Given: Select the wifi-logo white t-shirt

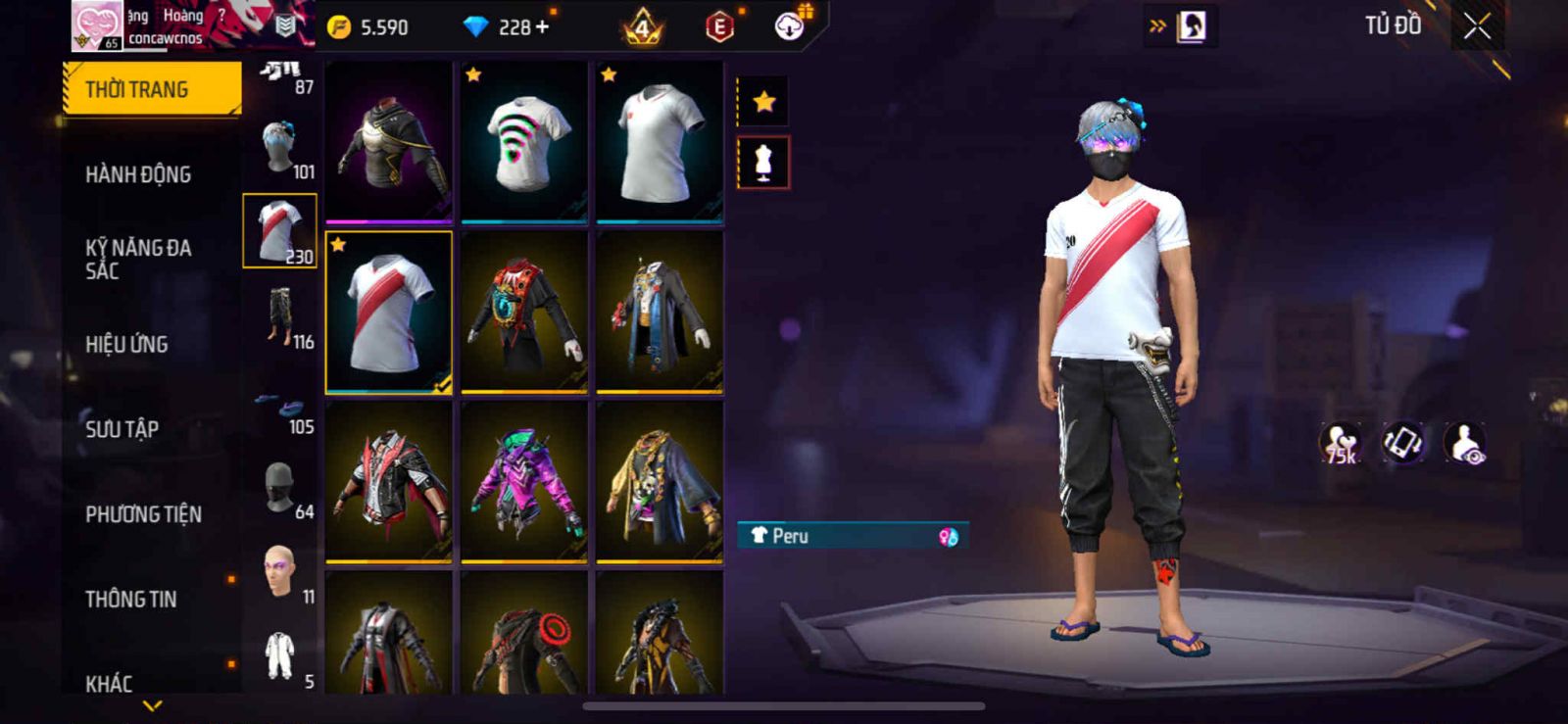Looking at the screenshot, I should [x=524, y=141].
